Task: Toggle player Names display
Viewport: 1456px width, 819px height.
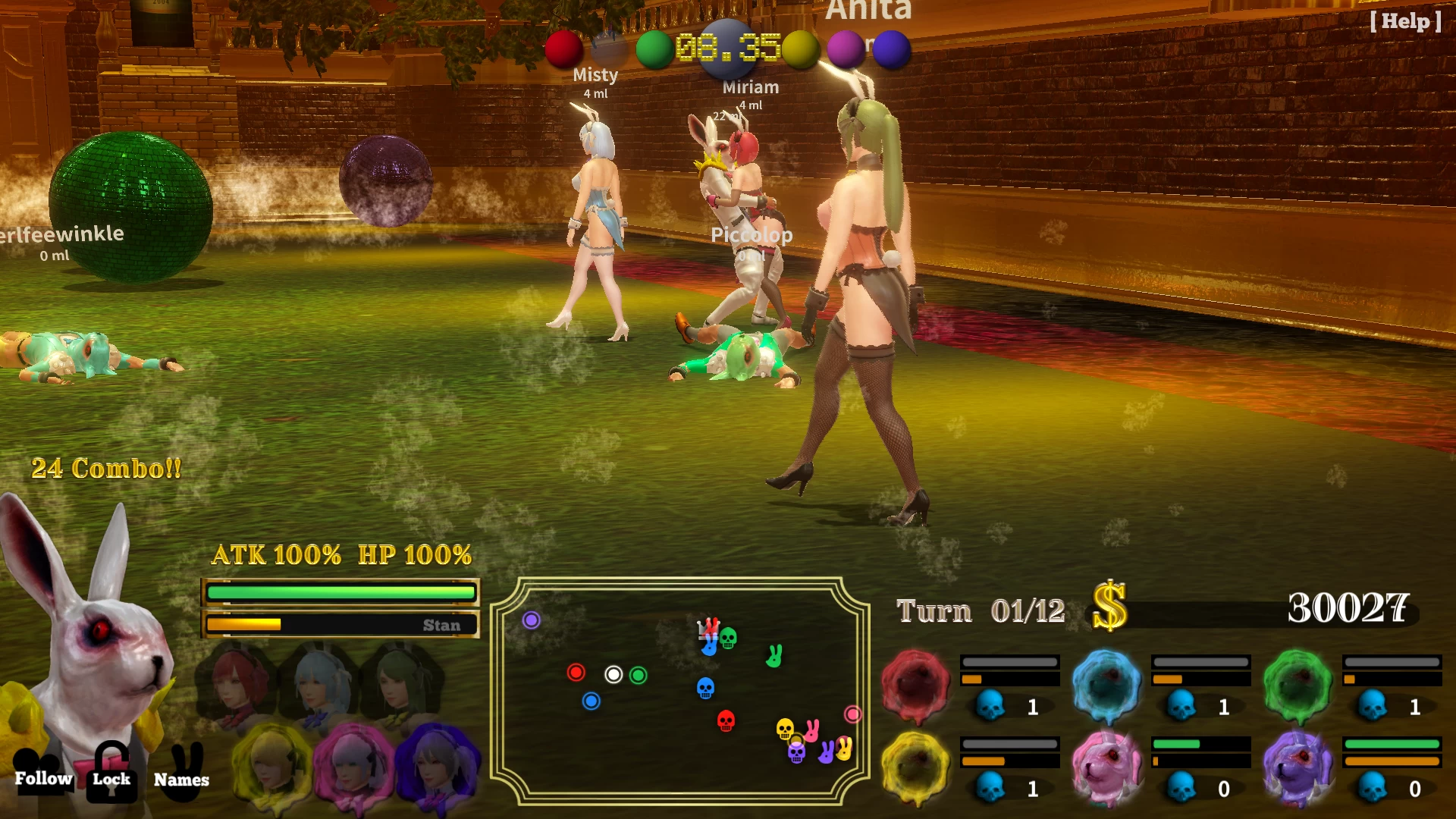Action: [x=181, y=779]
